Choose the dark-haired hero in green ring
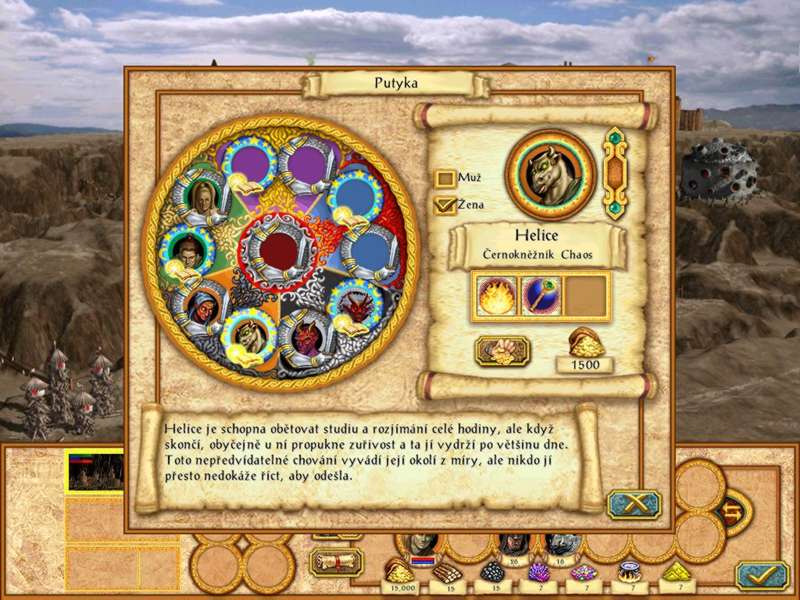 click(186, 249)
